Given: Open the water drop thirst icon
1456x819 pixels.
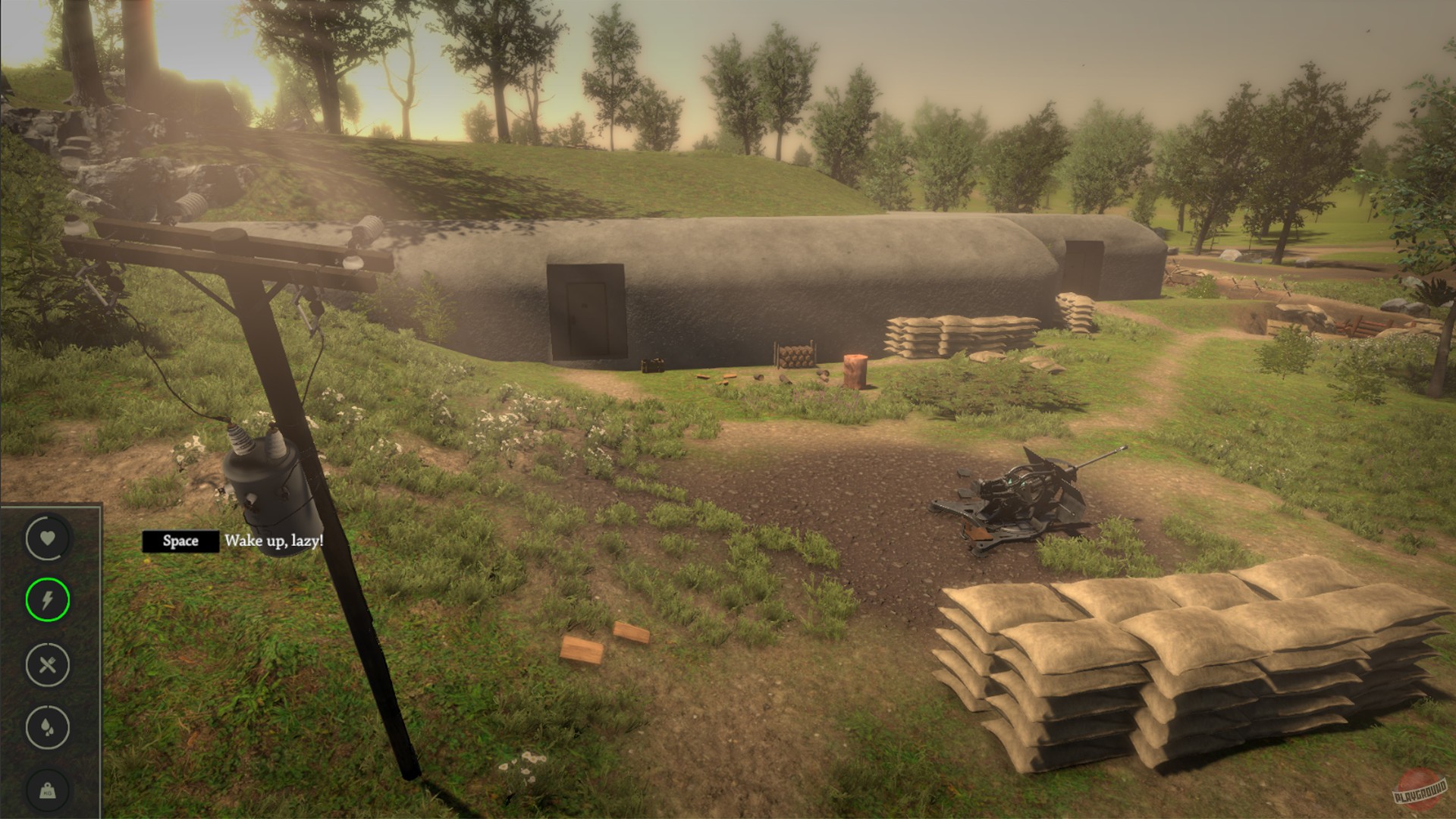Looking at the screenshot, I should tap(47, 726).
